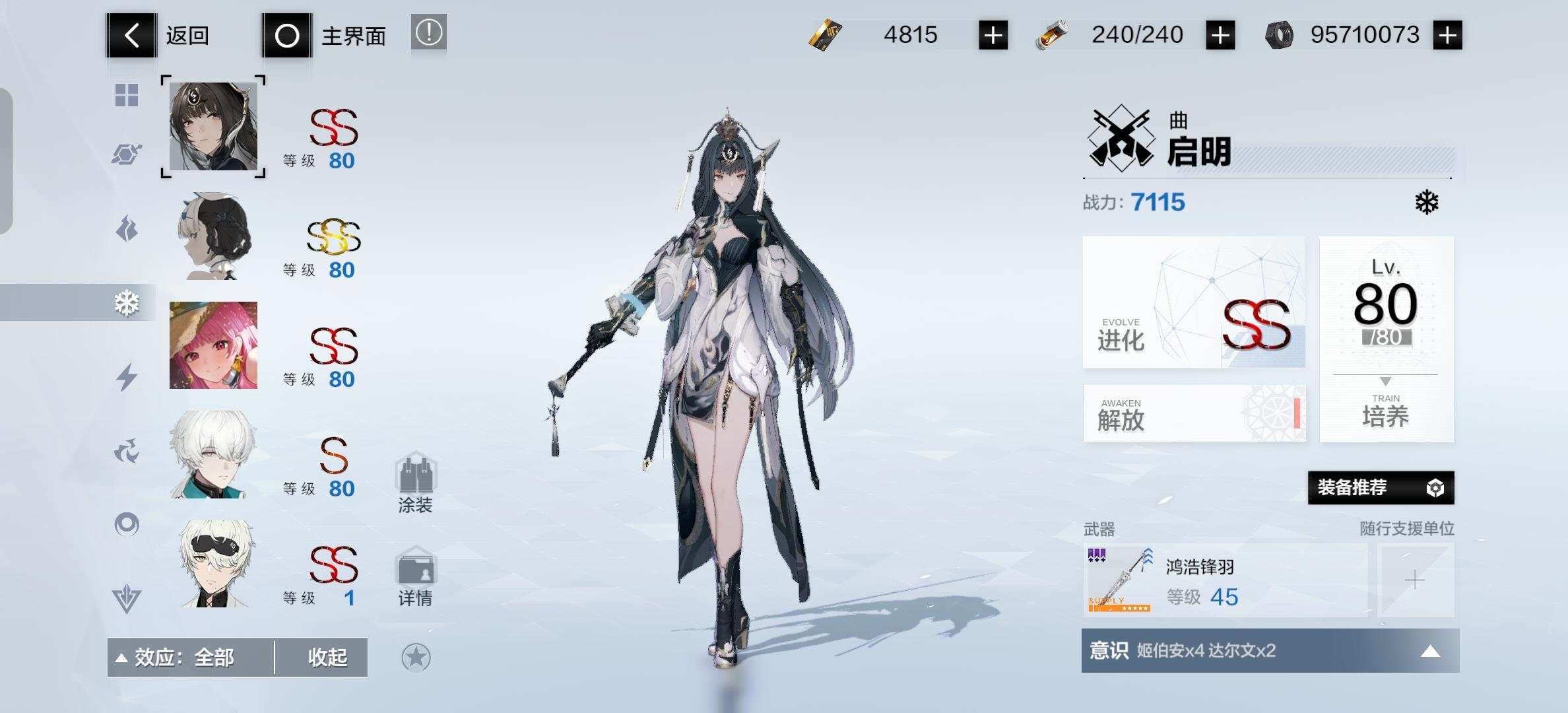Select the snowflake element filter in sidebar
The width and height of the screenshot is (1568, 713).
pos(127,303)
